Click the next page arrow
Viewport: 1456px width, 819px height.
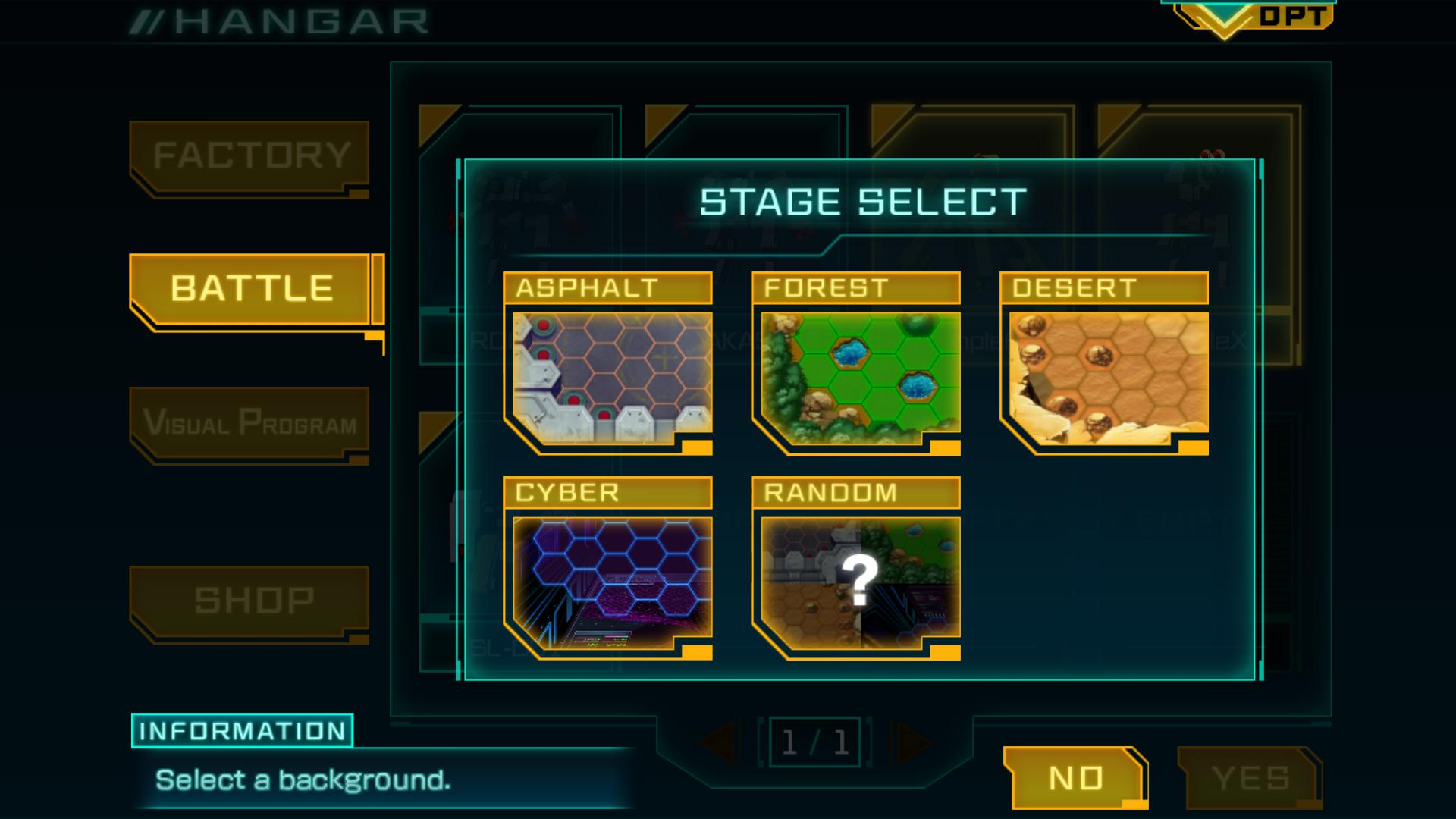point(913,742)
